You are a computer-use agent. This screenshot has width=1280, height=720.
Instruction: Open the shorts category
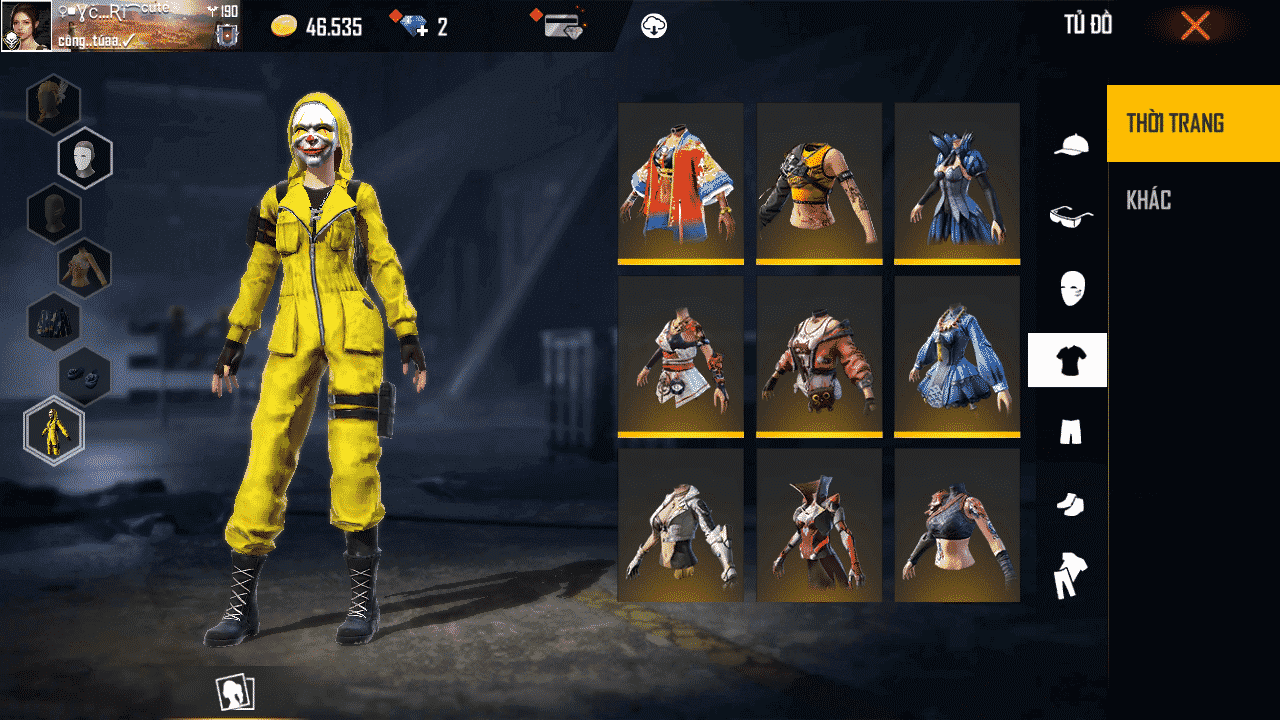pos(1069,432)
